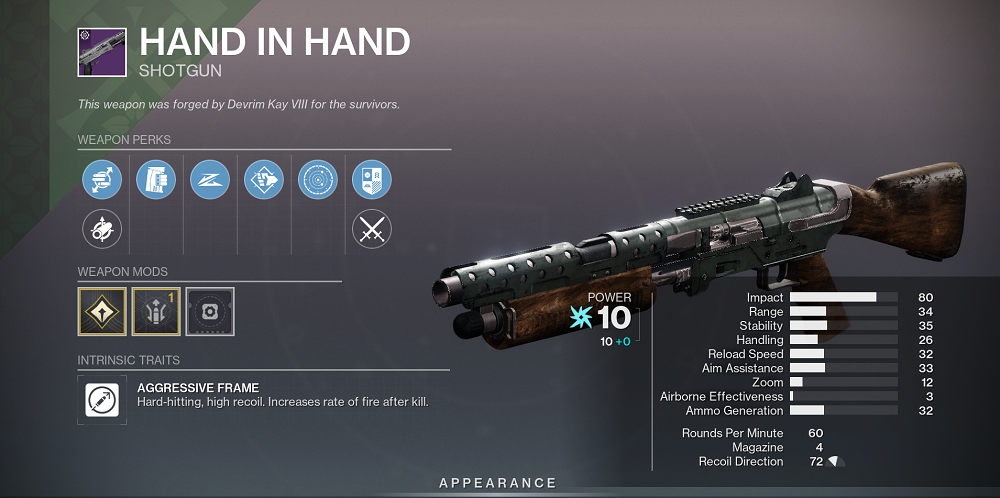Select the fist and arrow perk
The height and width of the screenshot is (498, 1000).
(264, 180)
